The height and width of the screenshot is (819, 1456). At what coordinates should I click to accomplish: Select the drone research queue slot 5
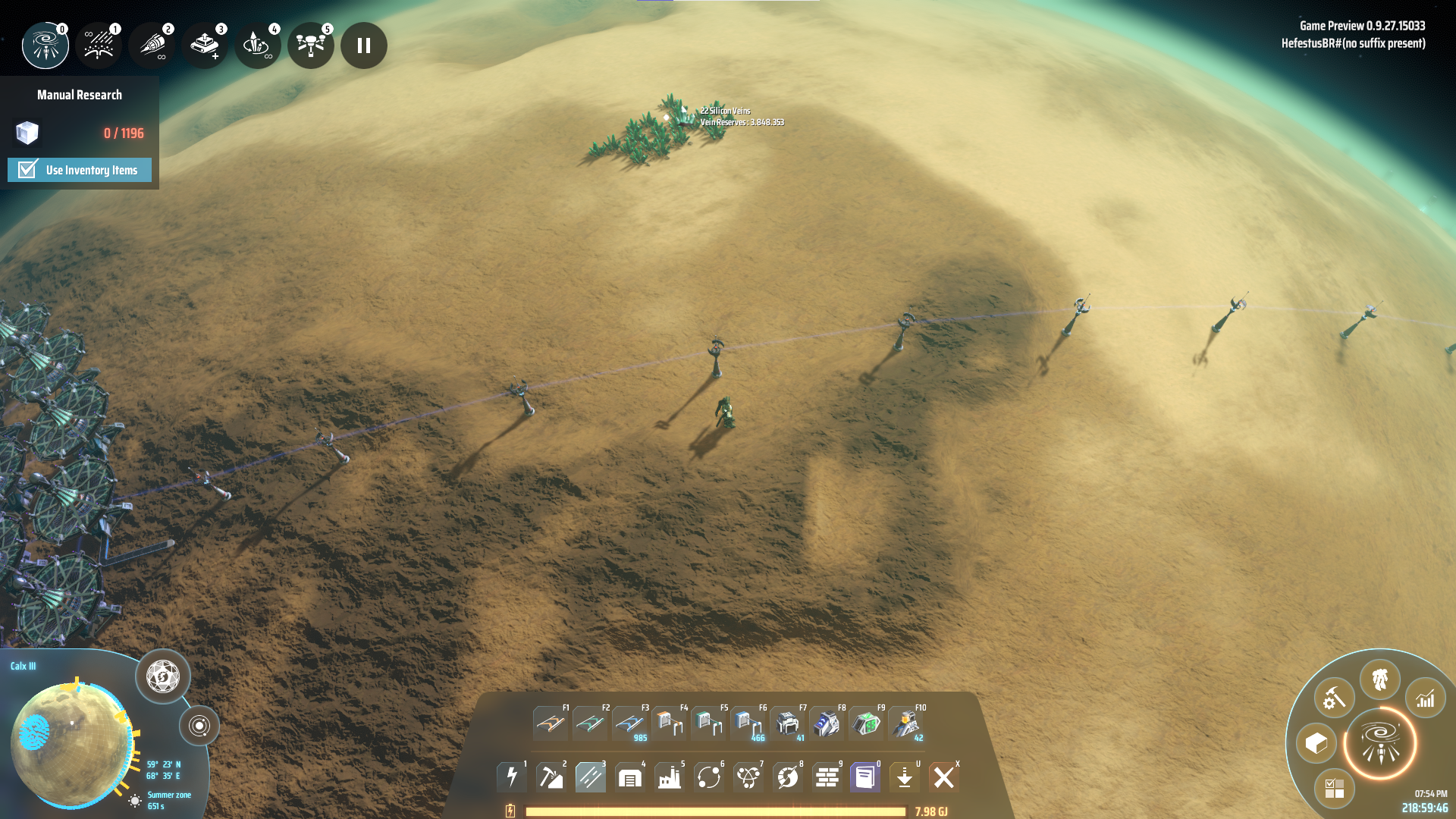(311, 45)
